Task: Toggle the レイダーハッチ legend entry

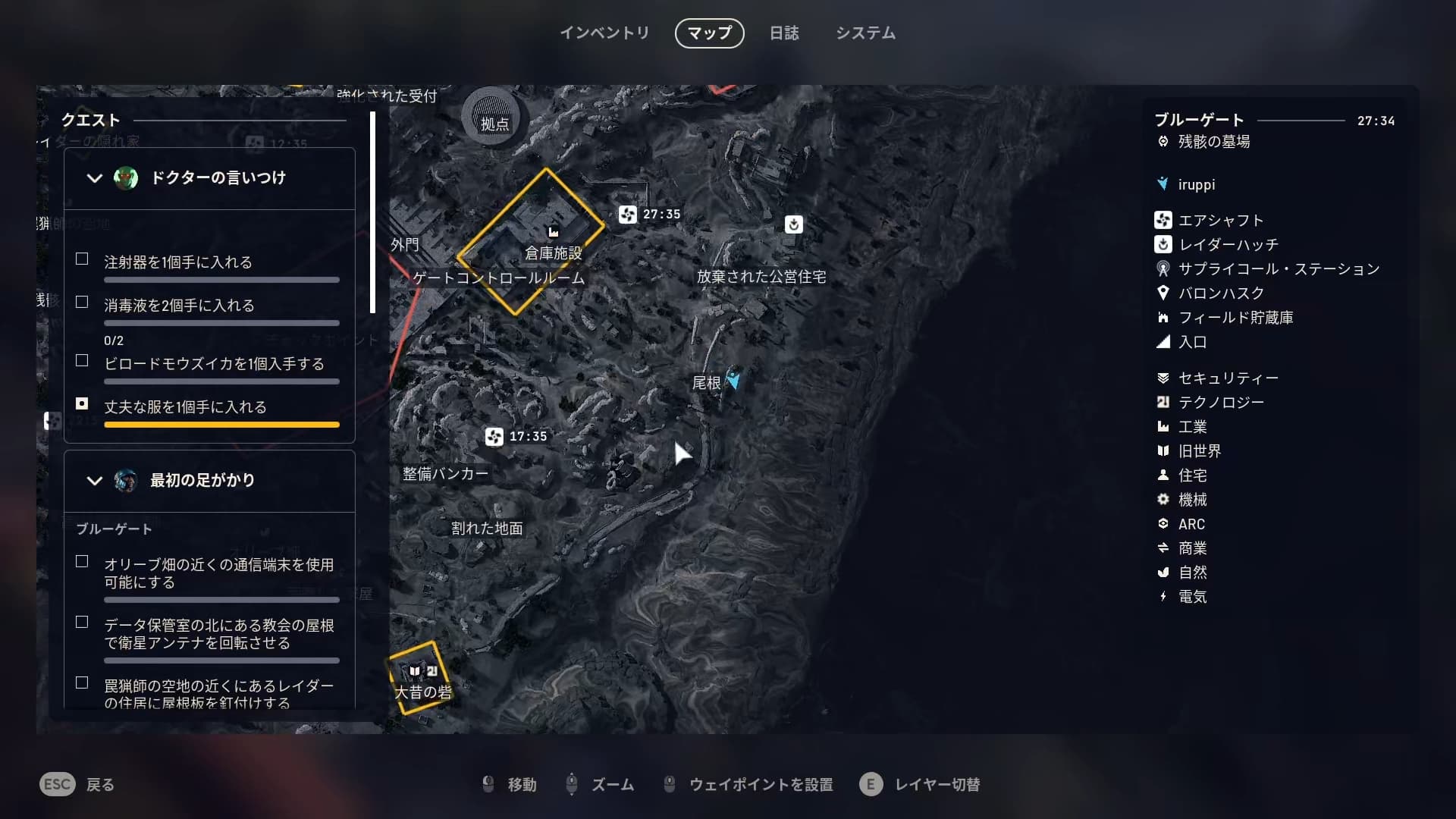Action: pyautogui.click(x=1228, y=245)
